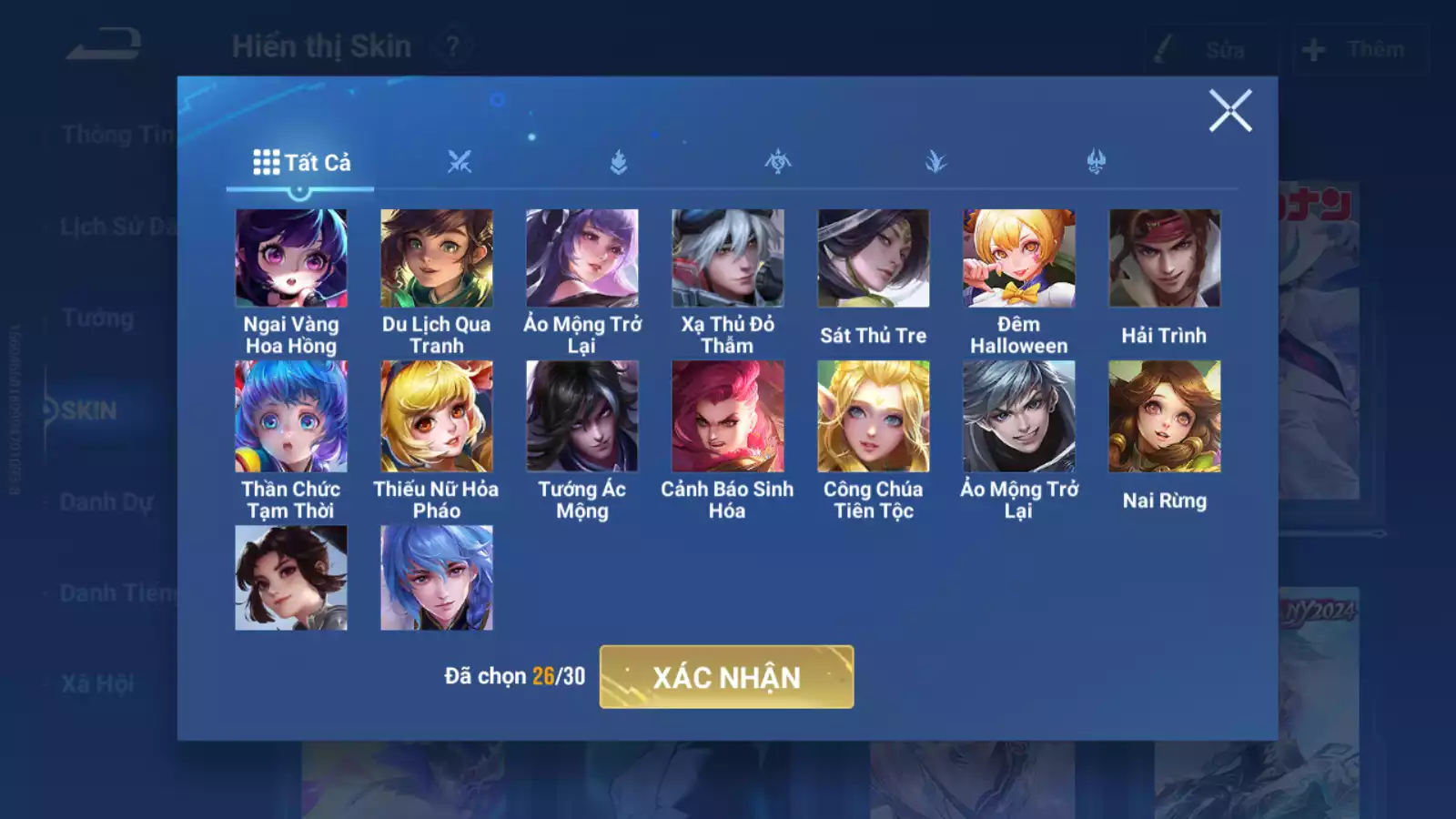
Task: Switch to the Tất Cả tab
Action: coord(300,161)
